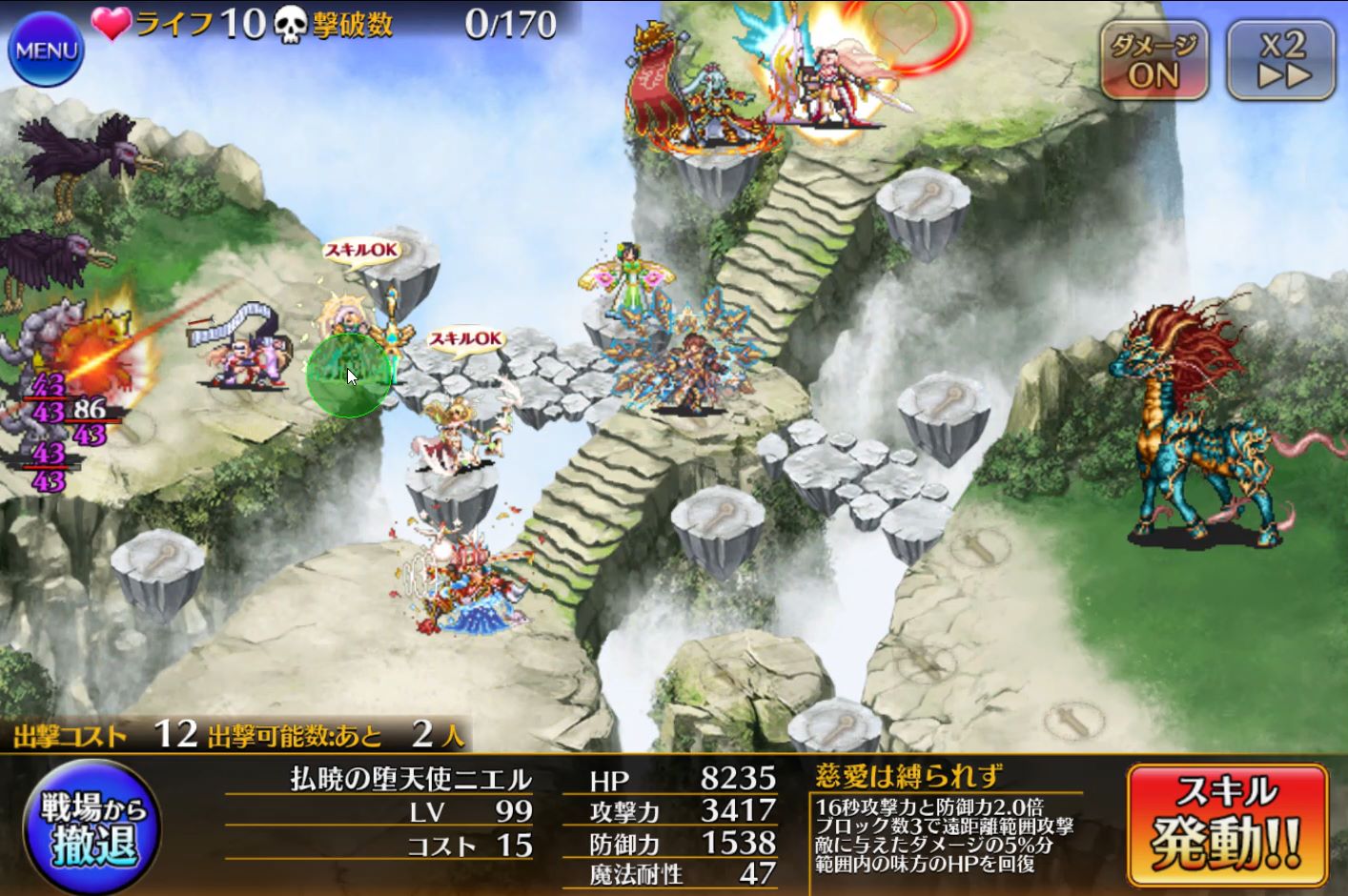The image size is (1348, 896).
Task: Withdraw unit with 戦場から撤退 button
Action: pyautogui.click(x=92, y=826)
